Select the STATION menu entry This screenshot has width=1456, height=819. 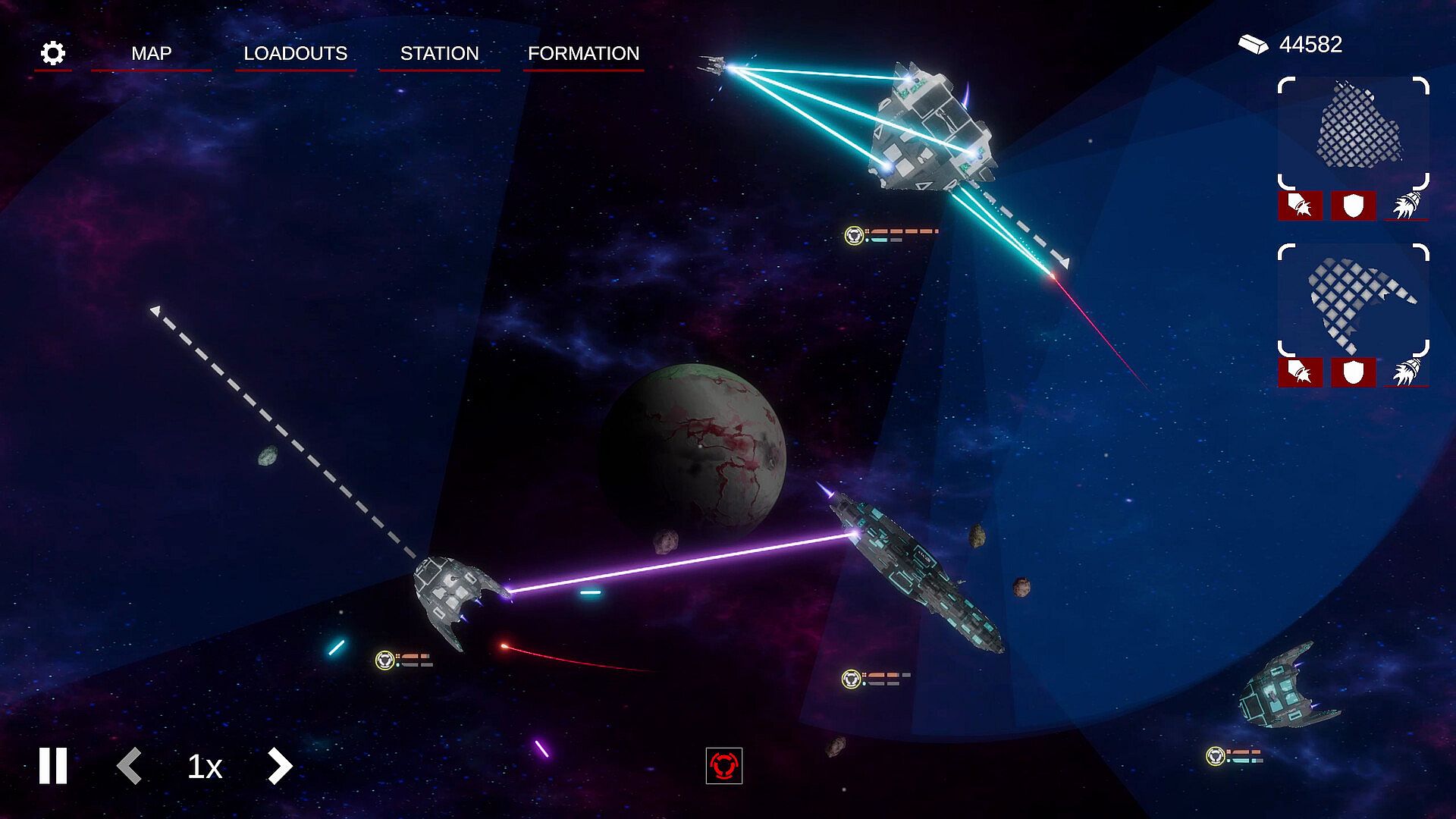[439, 54]
